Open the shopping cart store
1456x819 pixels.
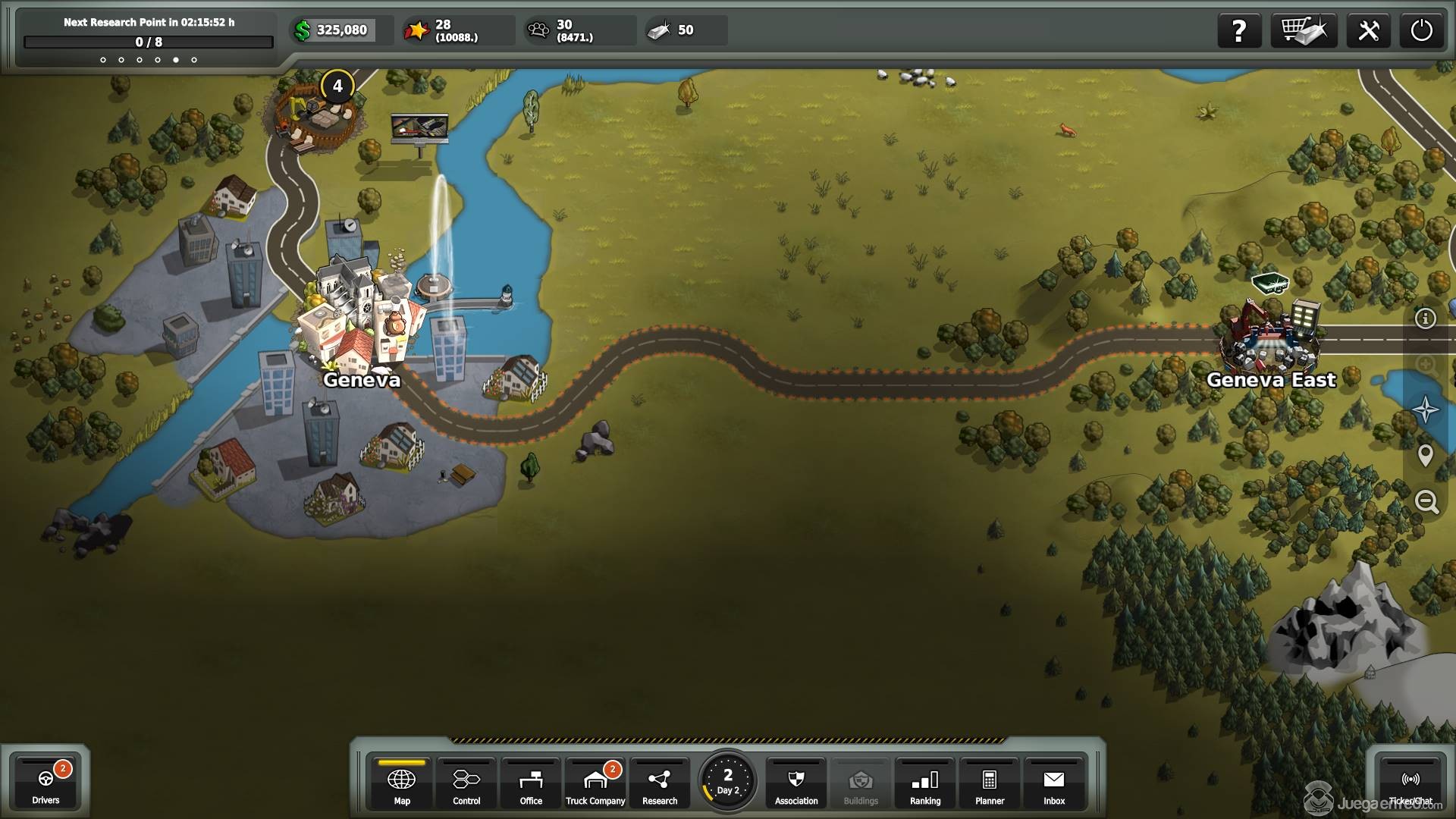[1304, 31]
